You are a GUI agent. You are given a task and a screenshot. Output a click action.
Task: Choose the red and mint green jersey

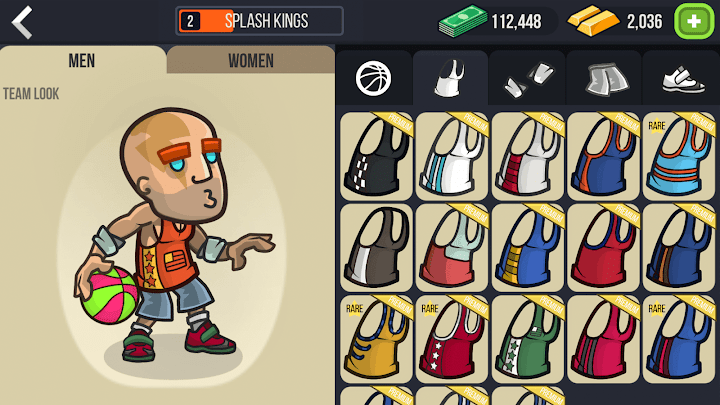point(452,245)
